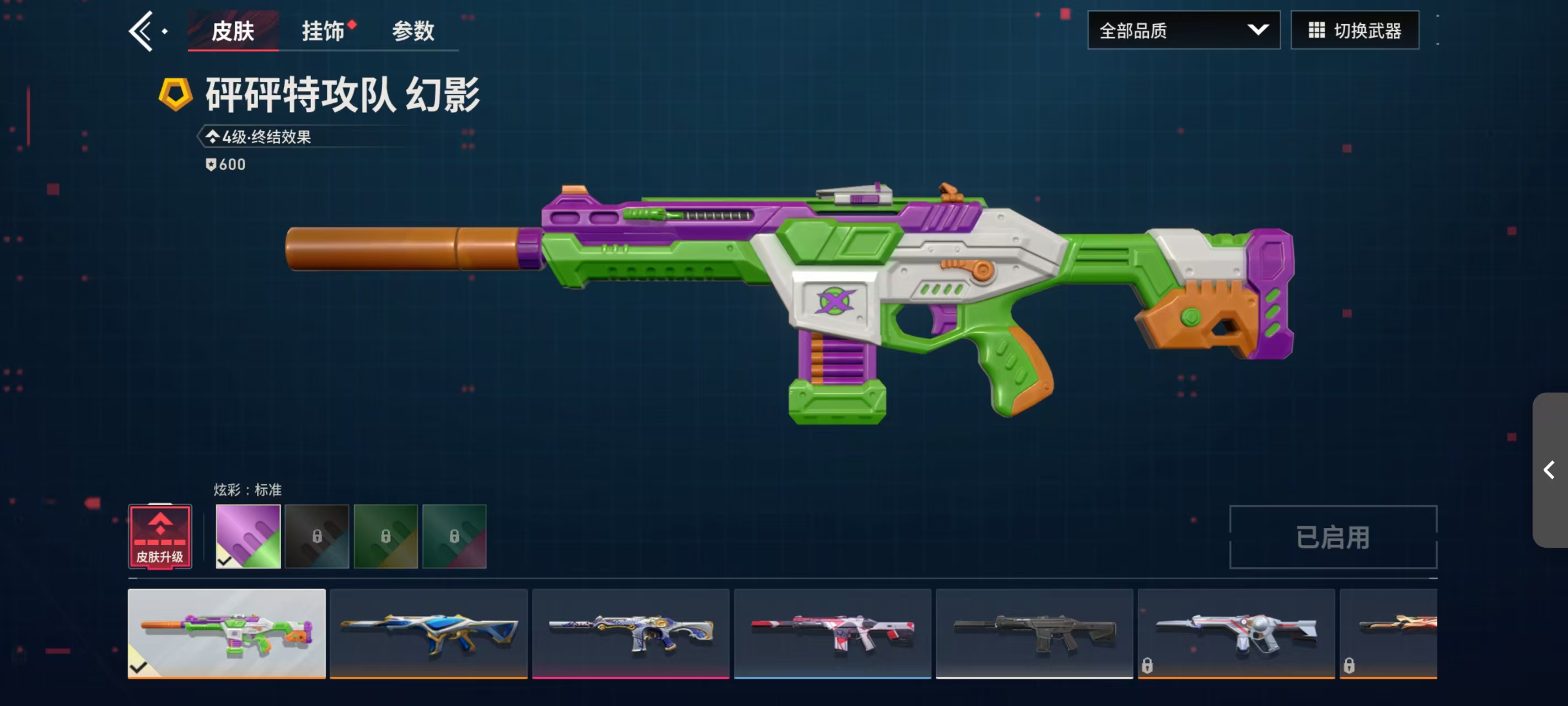Viewport: 1568px width, 706px height.
Task: Expand the side panel arrow handle
Action: point(1549,469)
